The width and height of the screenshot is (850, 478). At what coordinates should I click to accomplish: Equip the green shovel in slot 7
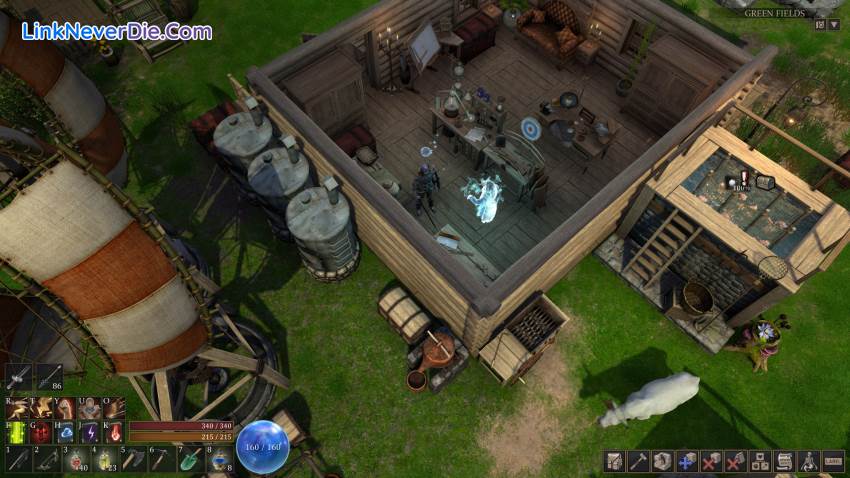[x=190, y=459]
